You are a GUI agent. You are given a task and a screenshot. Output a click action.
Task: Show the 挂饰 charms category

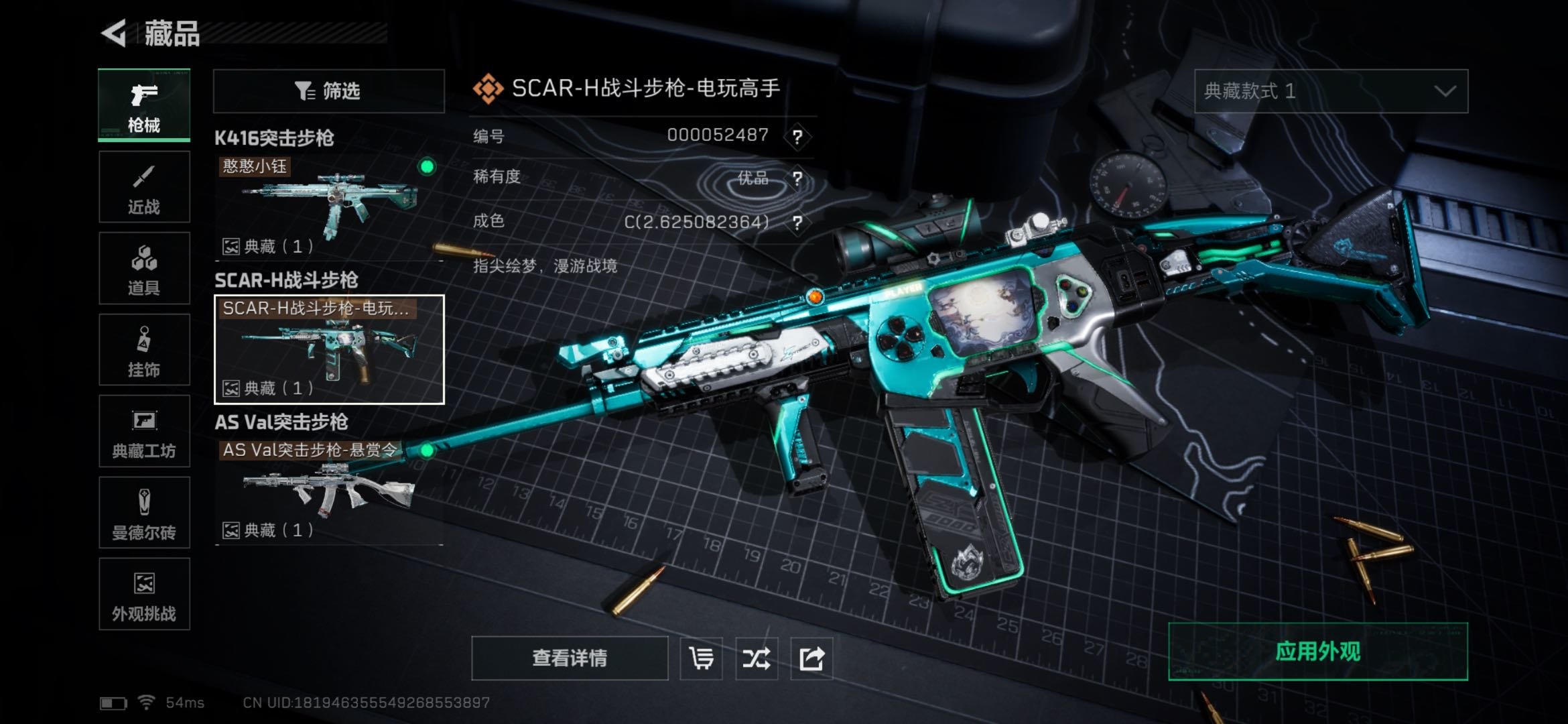point(144,350)
